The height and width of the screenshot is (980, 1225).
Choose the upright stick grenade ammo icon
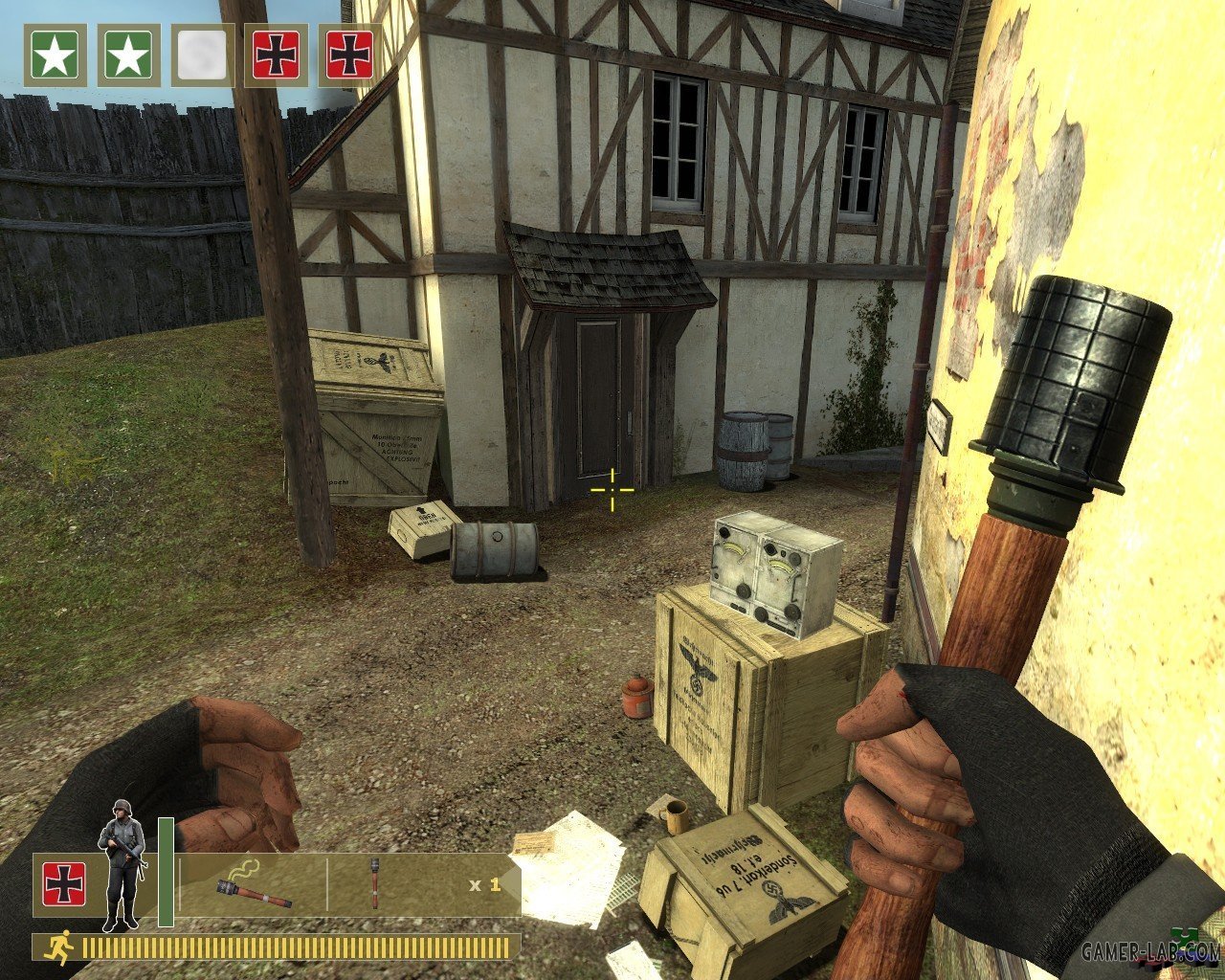click(374, 883)
